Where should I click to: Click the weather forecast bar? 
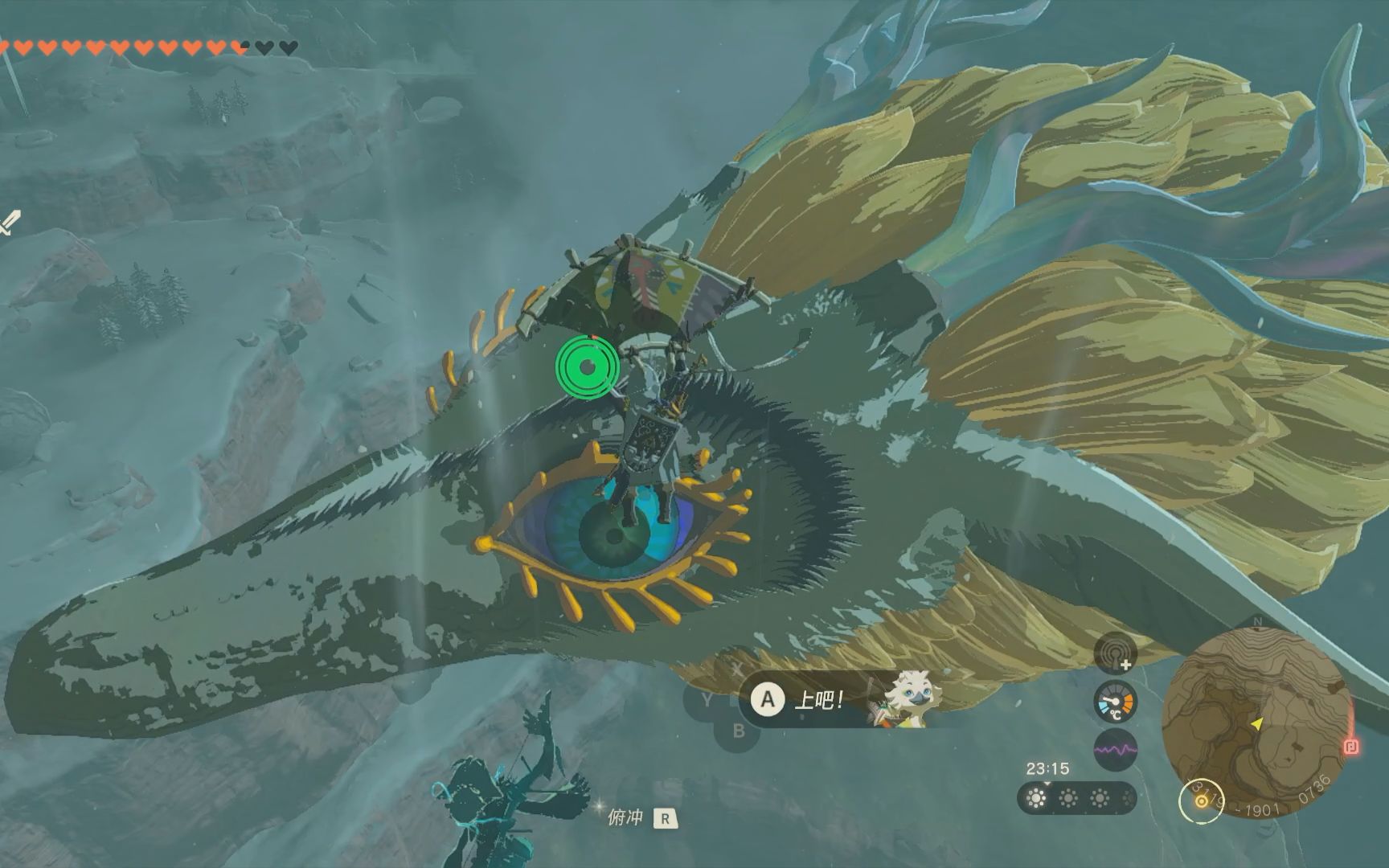pos(1076,798)
